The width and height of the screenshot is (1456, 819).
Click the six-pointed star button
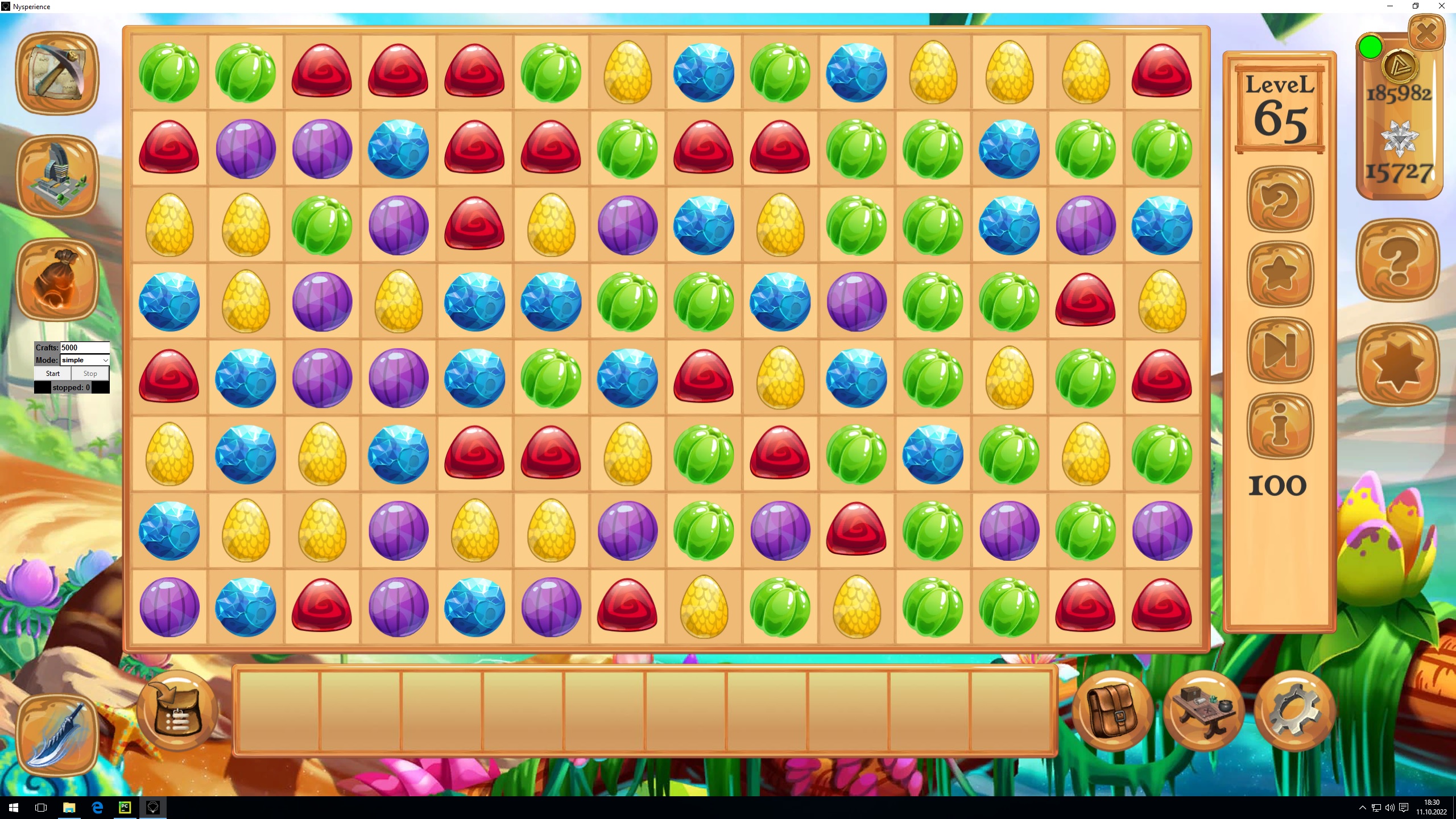tap(1398, 365)
